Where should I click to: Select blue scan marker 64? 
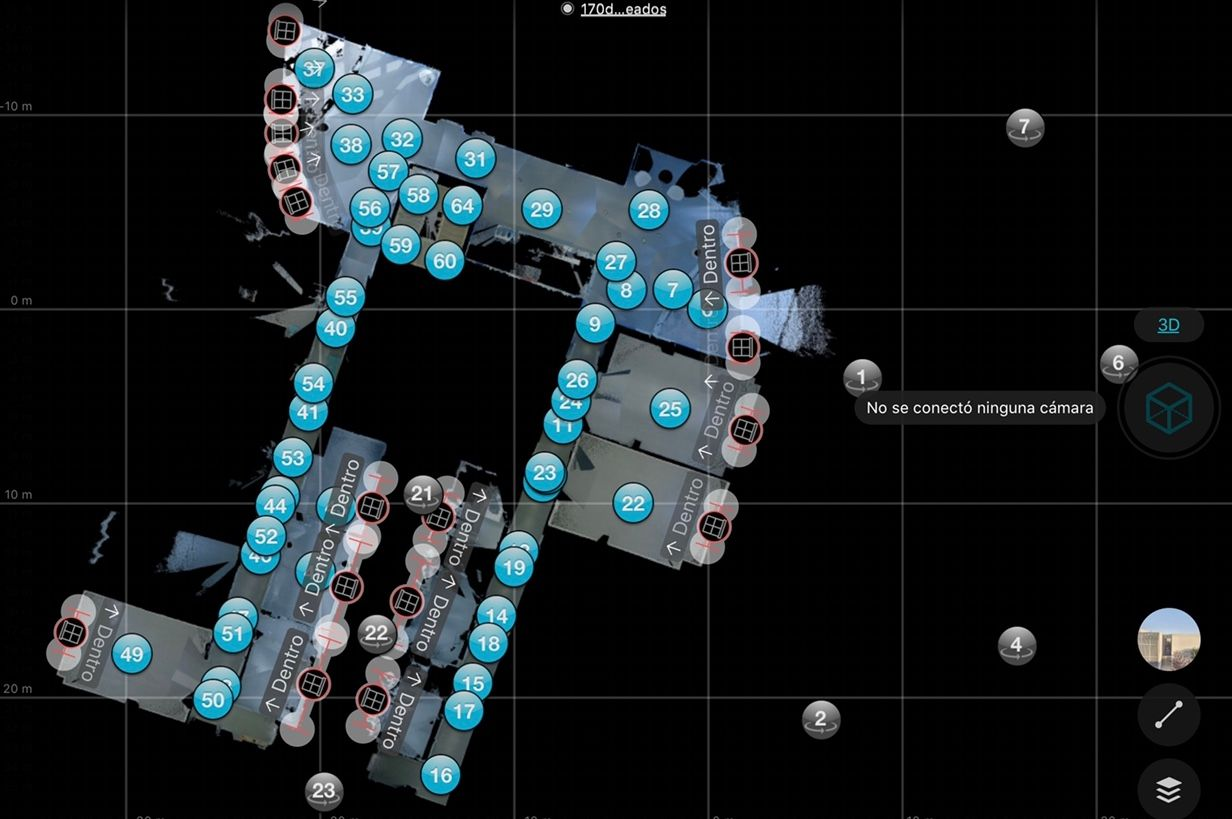tap(462, 206)
